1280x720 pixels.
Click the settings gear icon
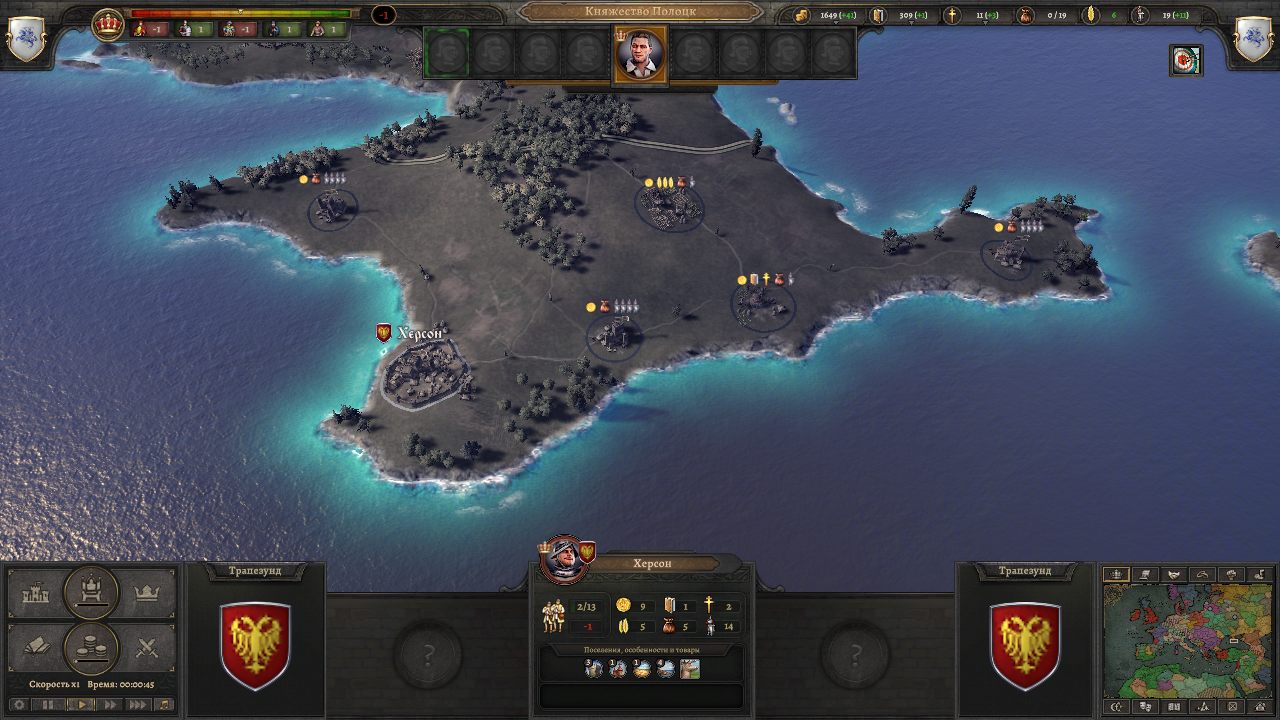pos(19,703)
